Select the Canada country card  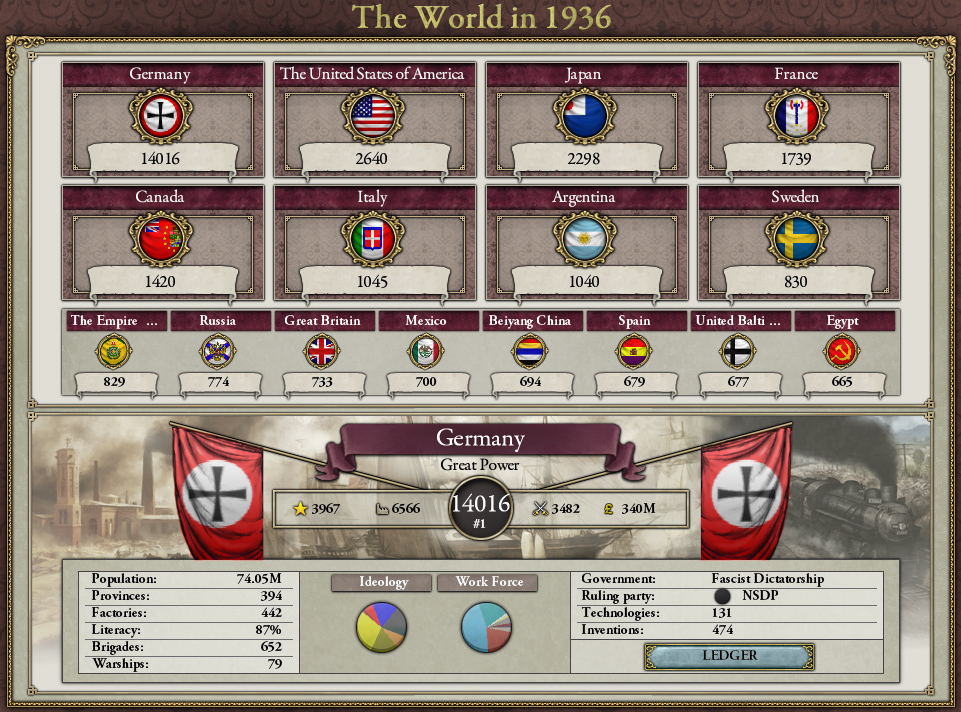click(160, 241)
